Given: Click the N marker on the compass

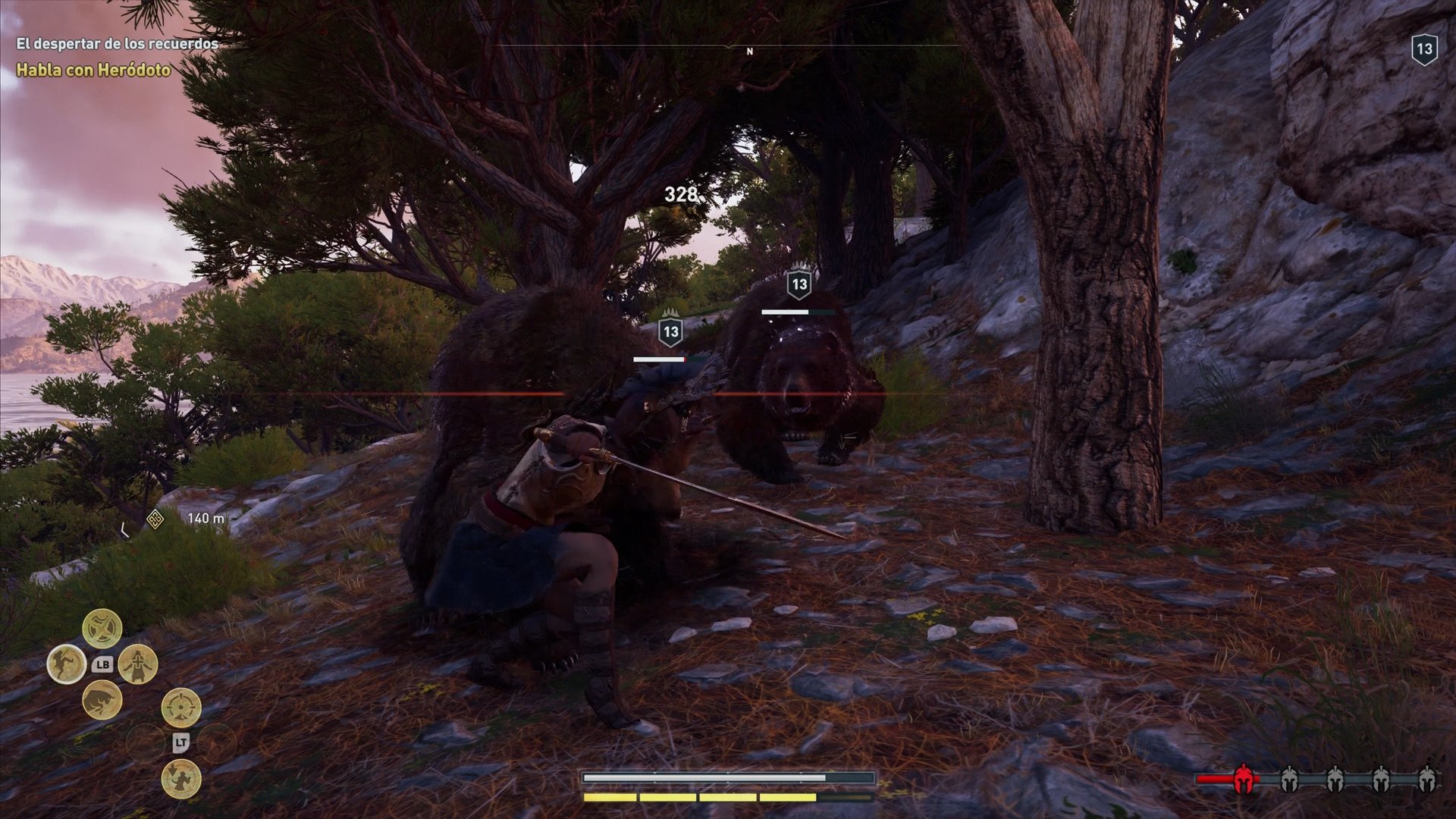Looking at the screenshot, I should pyautogui.click(x=749, y=53).
